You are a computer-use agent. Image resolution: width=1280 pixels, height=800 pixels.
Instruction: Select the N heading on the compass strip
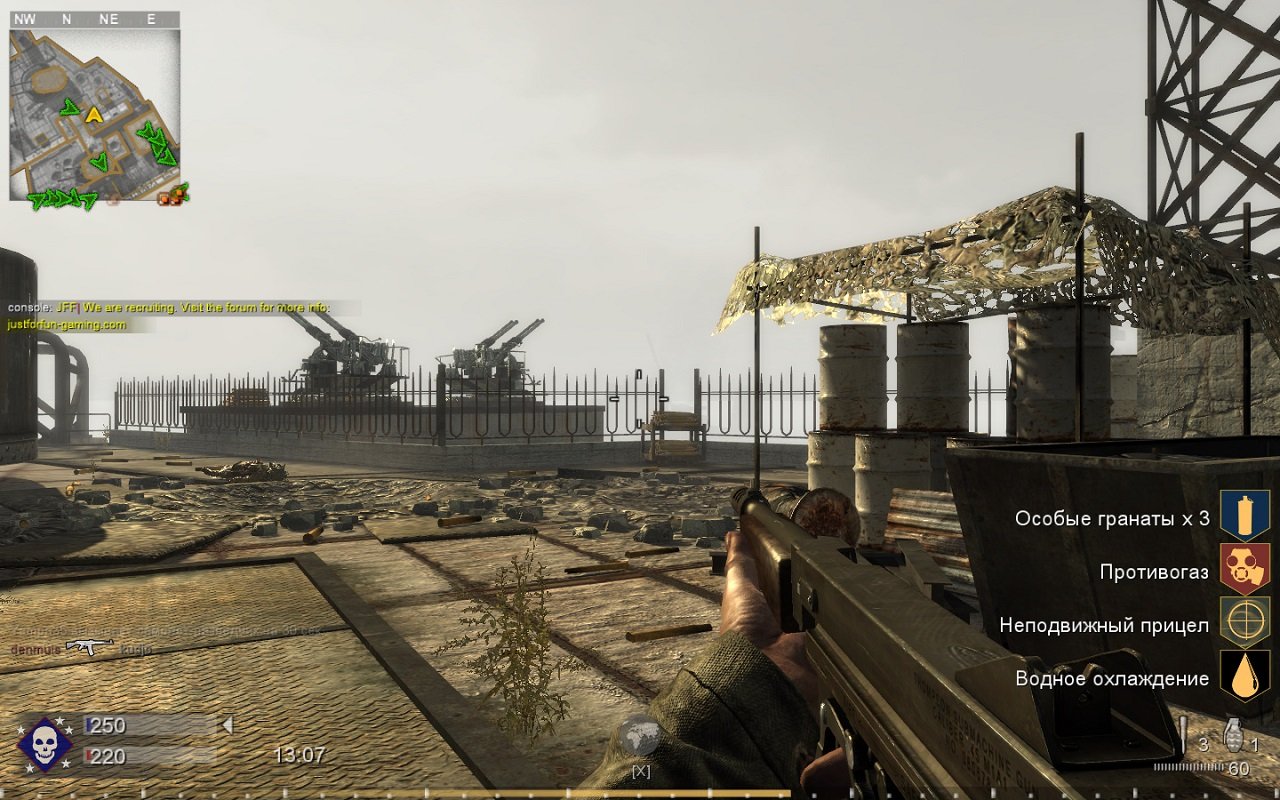point(66,17)
